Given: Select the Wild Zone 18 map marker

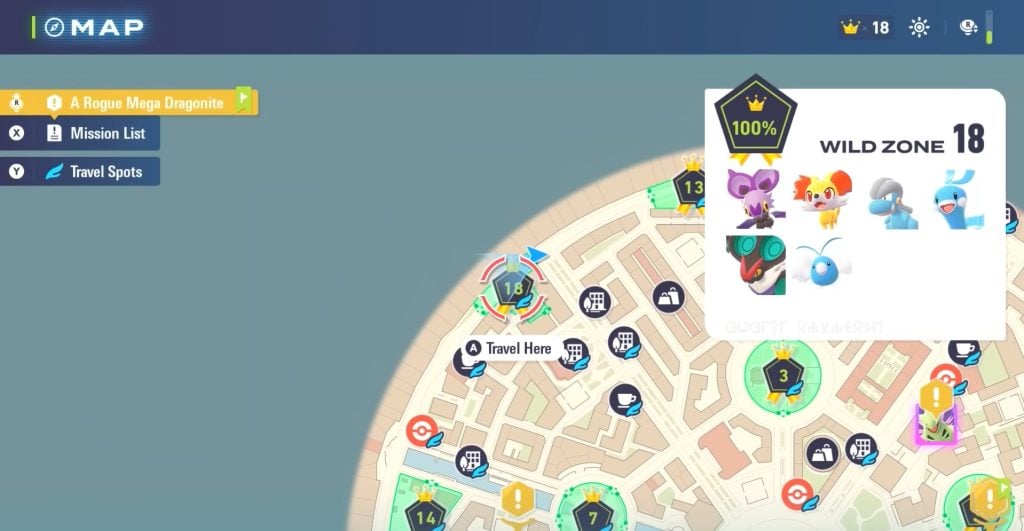Looking at the screenshot, I should (514, 289).
